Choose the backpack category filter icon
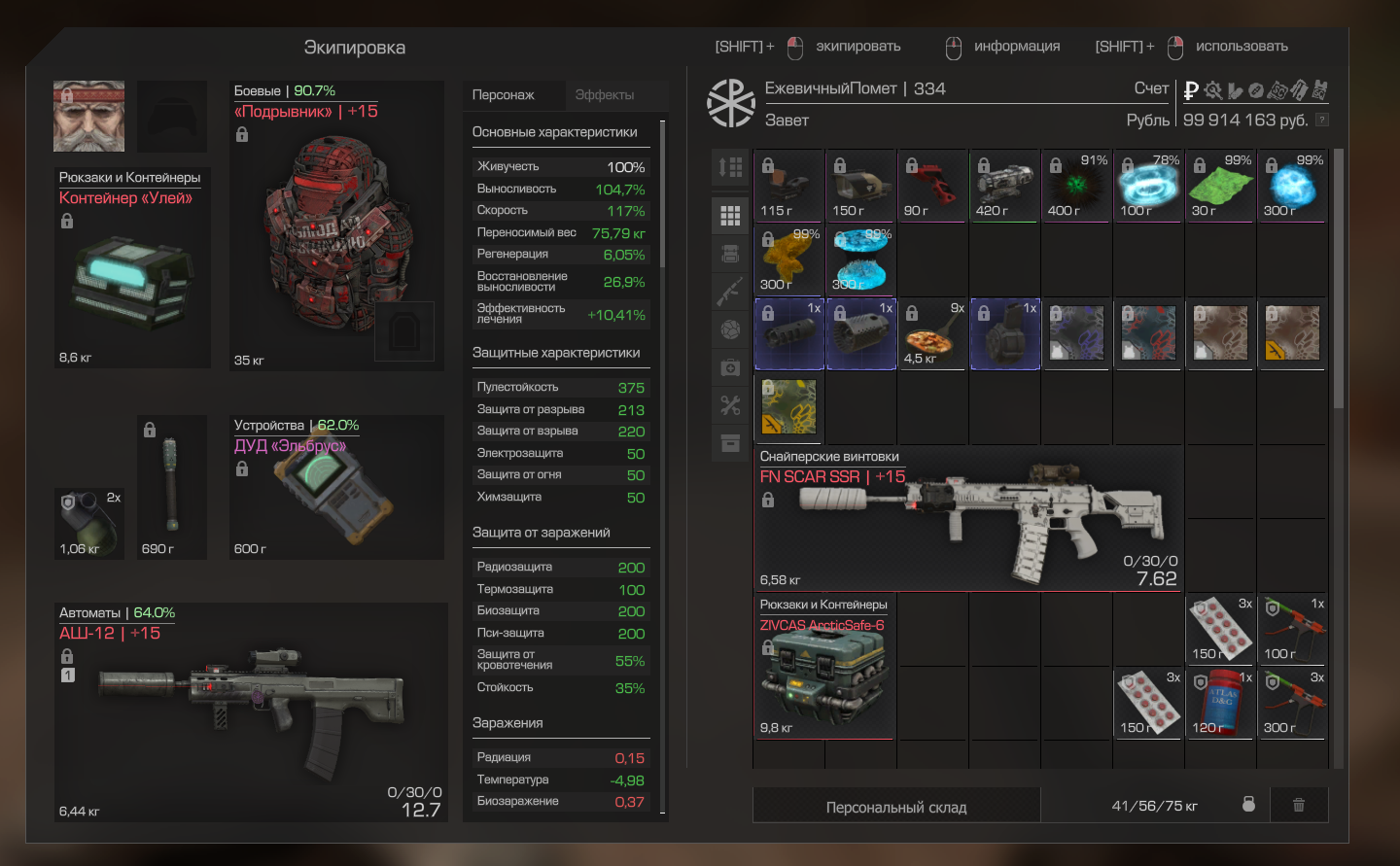 730,254
